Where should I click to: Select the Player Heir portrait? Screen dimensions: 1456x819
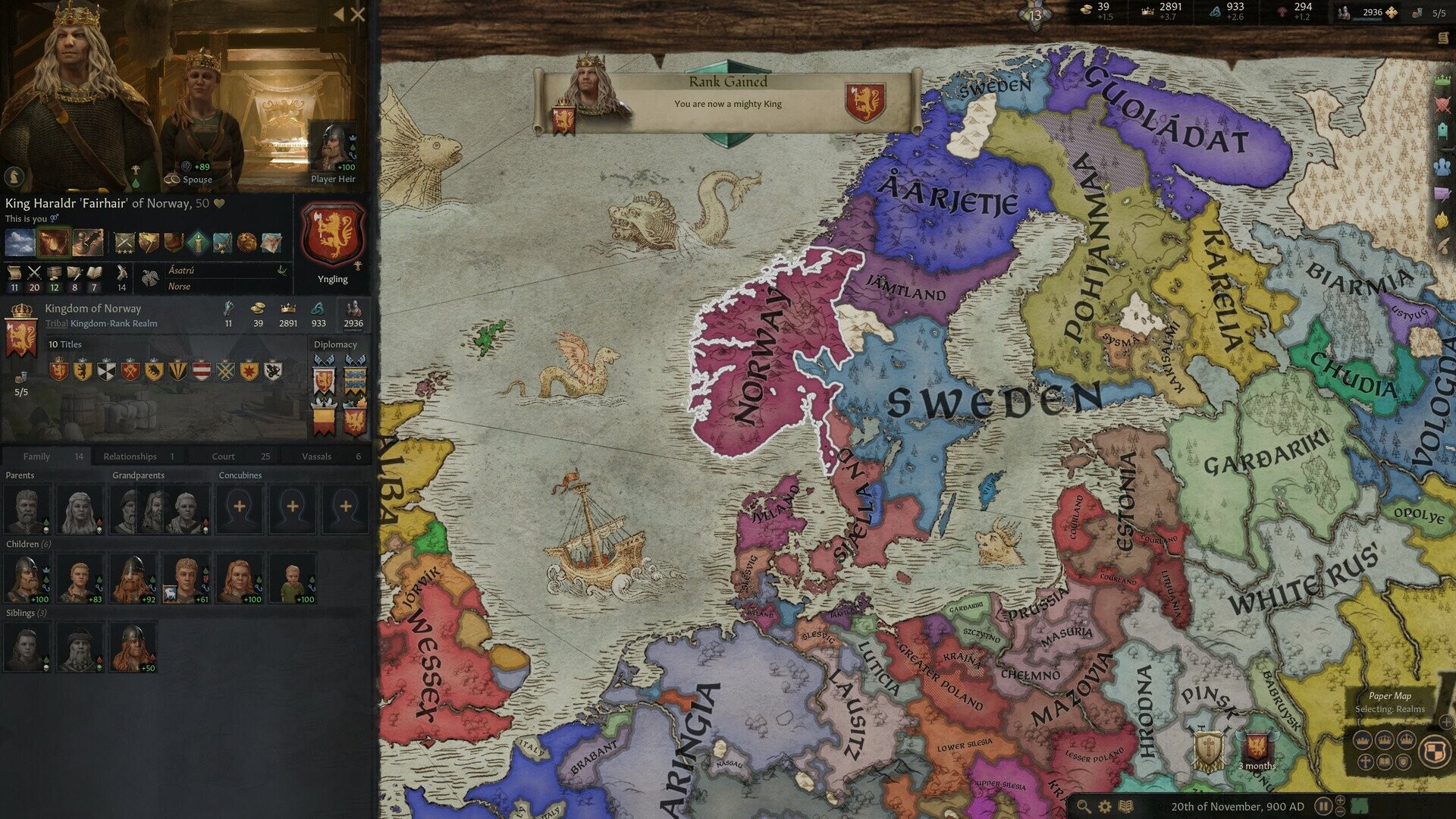332,149
